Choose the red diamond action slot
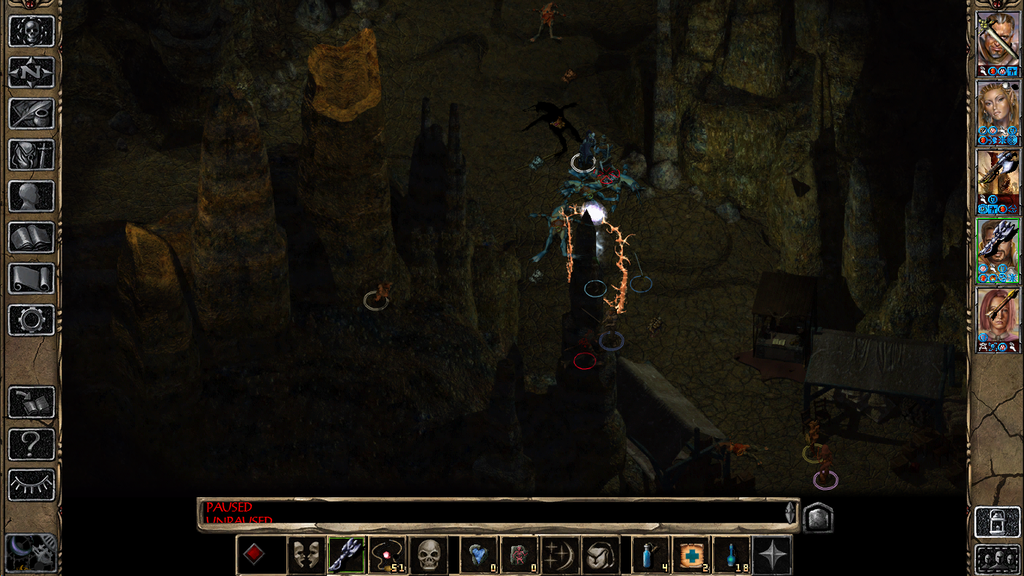This screenshot has width=1024, height=576. 256,555
